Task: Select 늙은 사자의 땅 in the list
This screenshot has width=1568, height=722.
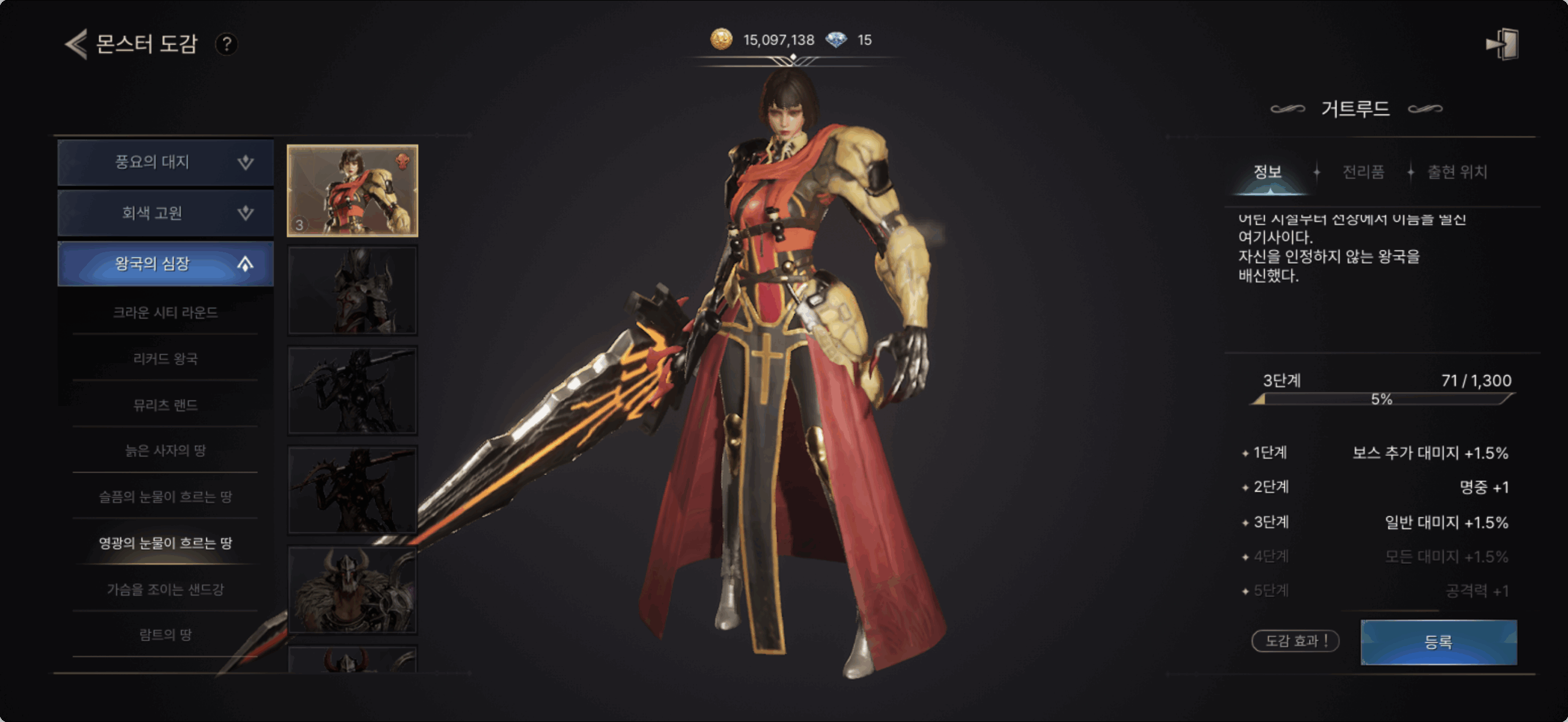Action: click(x=165, y=451)
